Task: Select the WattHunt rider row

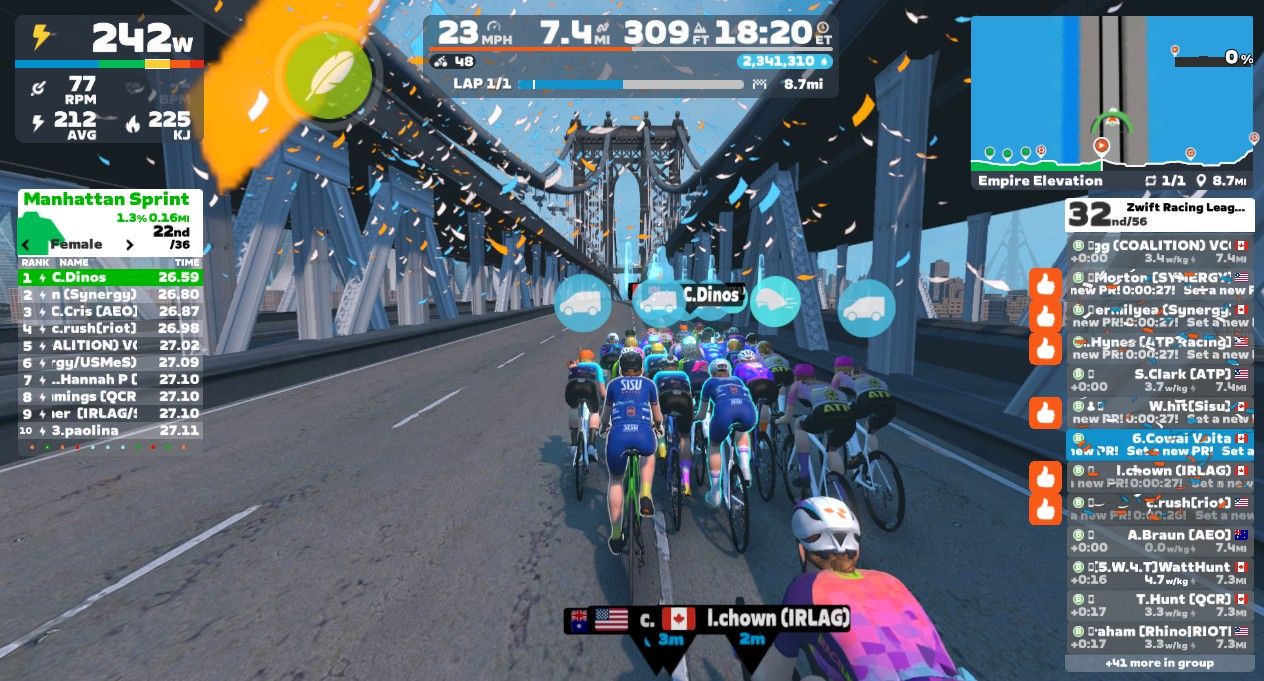Action: point(1160,573)
